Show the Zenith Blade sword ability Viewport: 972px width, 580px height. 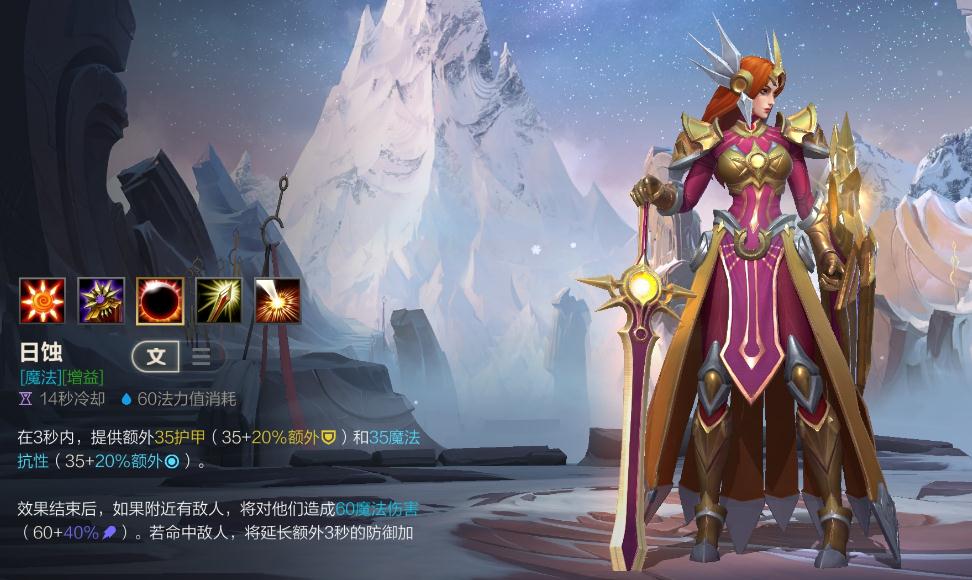pyautogui.click(x=218, y=301)
